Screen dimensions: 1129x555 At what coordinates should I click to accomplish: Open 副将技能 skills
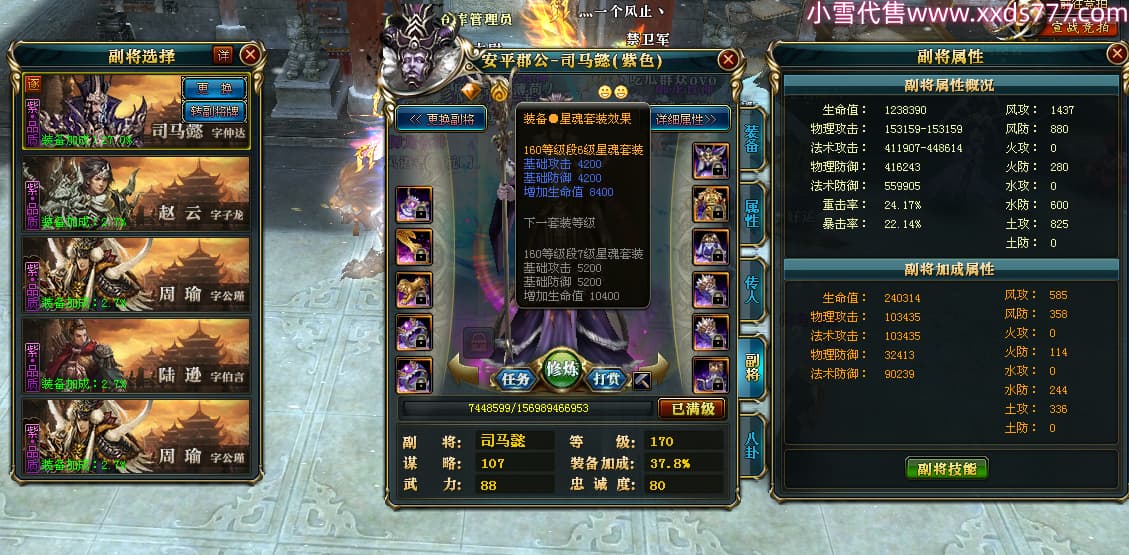point(947,468)
